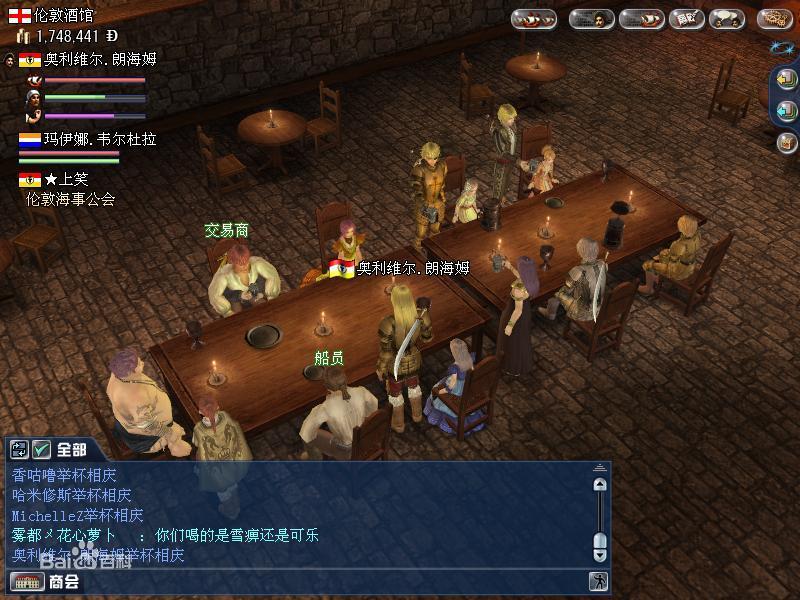The image size is (800, 600).
Task: Select the 全部 chat channel tab
Action: (x=72, y=450)
